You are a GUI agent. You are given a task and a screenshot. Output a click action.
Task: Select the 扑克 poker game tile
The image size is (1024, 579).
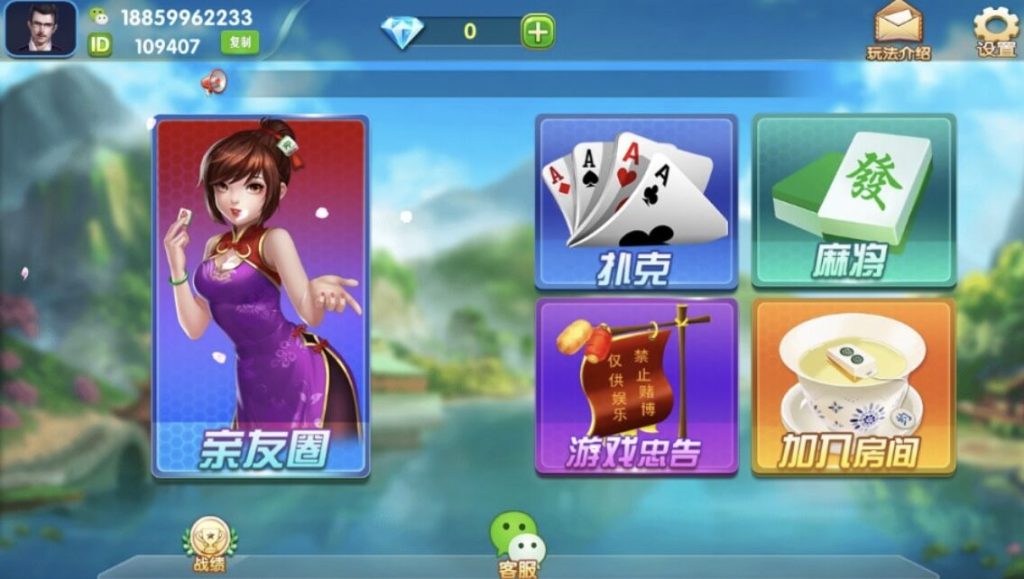click(636, 202)
